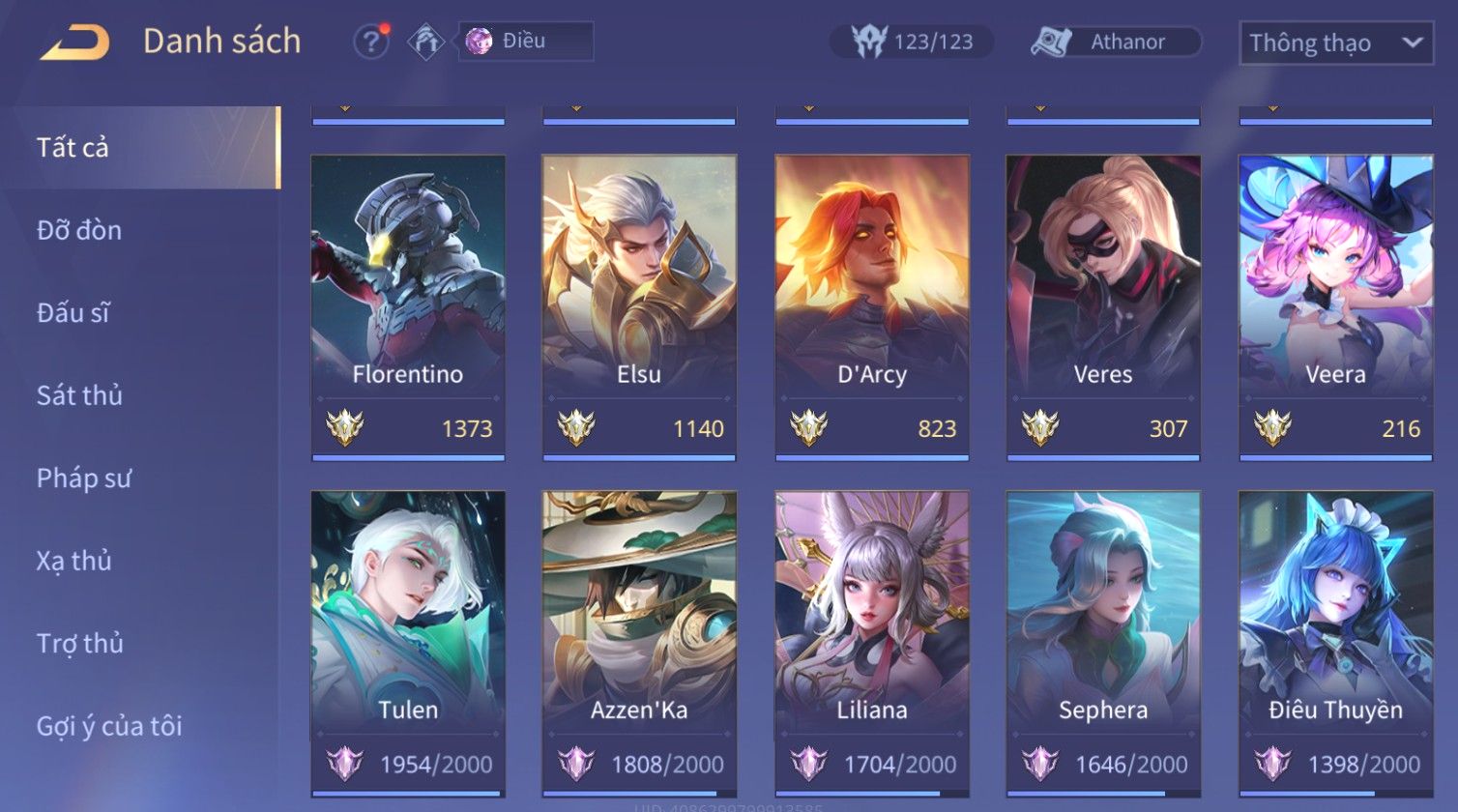Go back using the return arrow
The width and height of the screenshot is (1458, 812).
click(x=74, y=43)
